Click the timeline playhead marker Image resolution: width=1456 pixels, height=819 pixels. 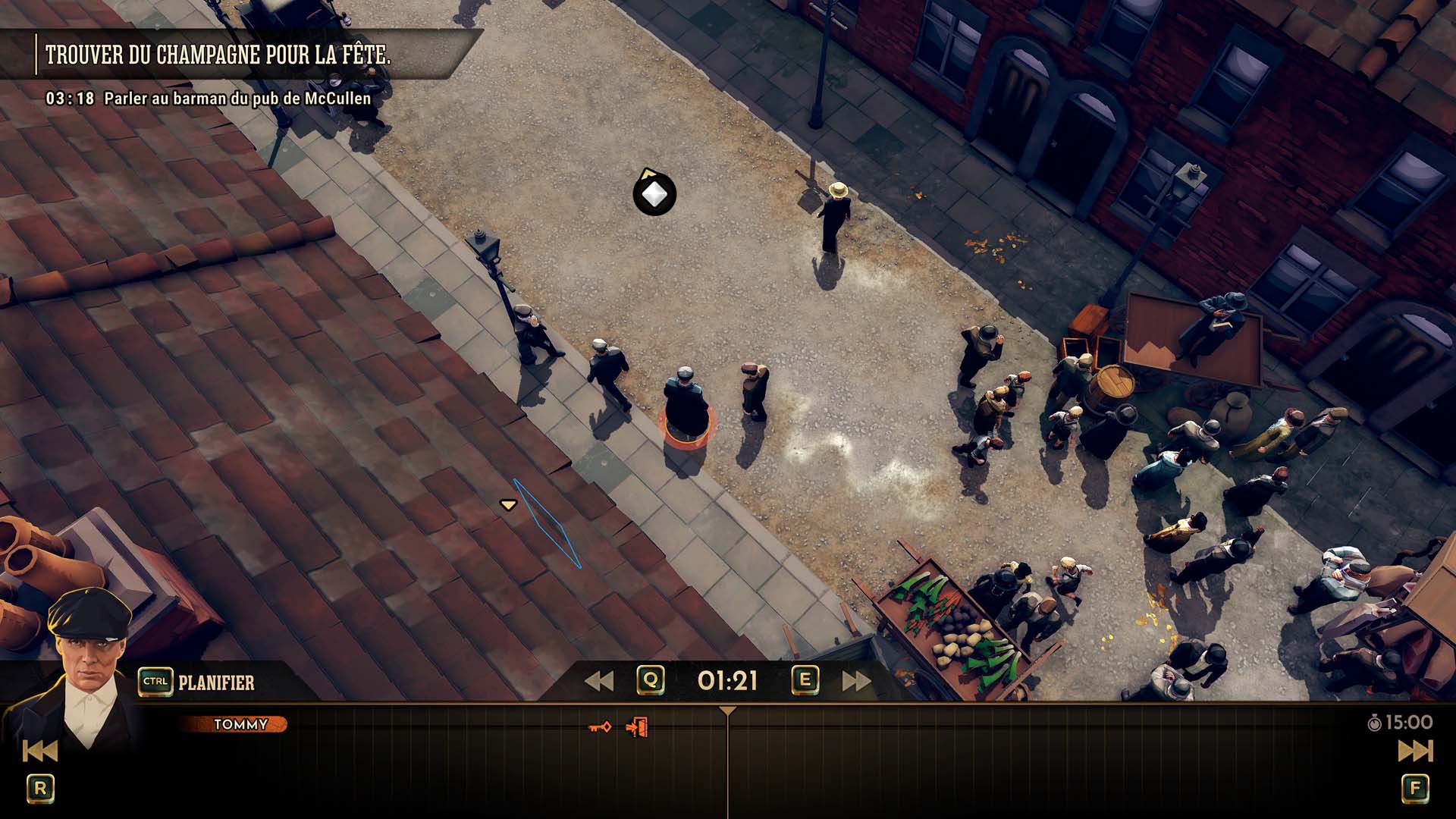727,711
